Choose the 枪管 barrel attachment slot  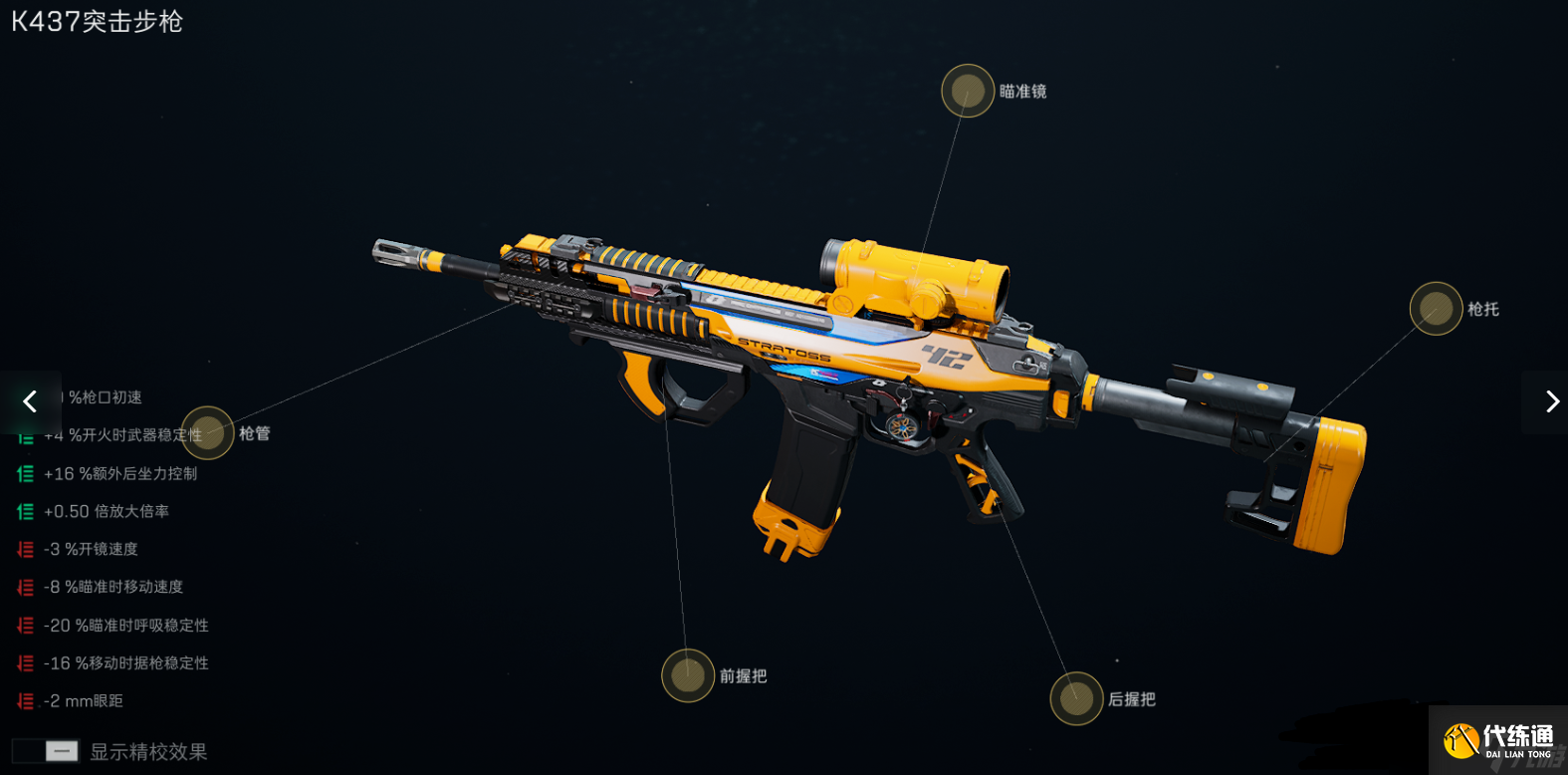click(208, 433)
